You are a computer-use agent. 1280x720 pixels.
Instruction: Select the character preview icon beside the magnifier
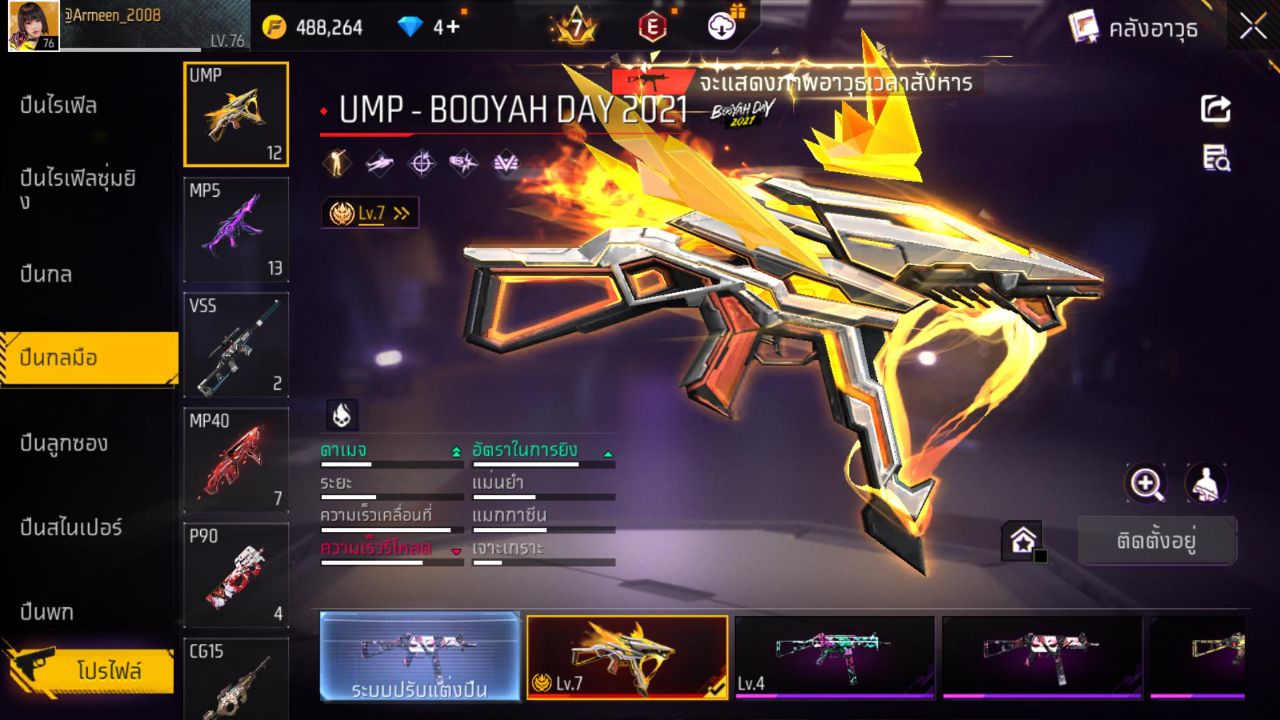coord(1205,484)
